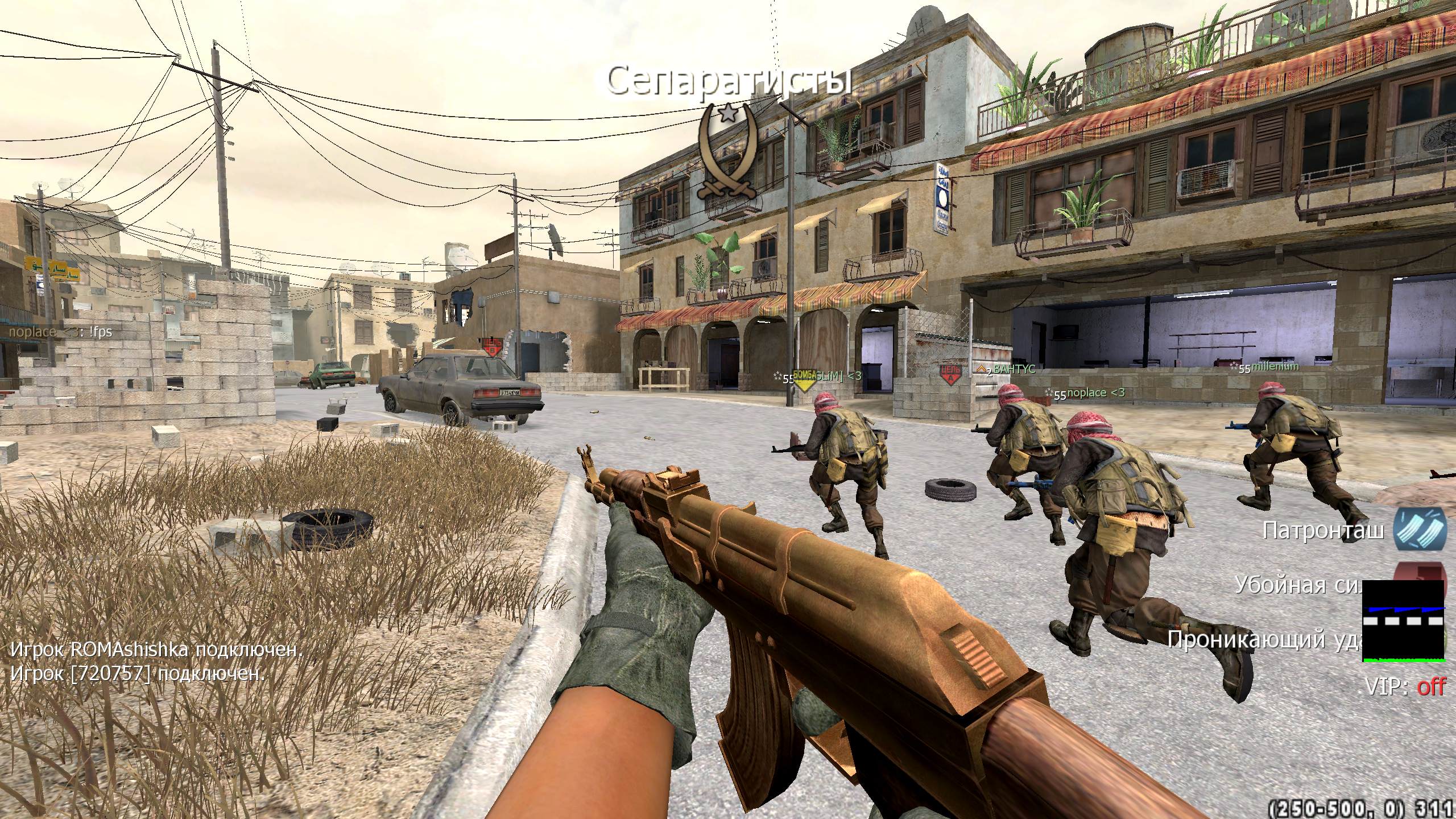Image resolution: width=1456 pixels, height=819 pixels.
Task: Click the Патронташ perk icon
Action: (1420, 530)
